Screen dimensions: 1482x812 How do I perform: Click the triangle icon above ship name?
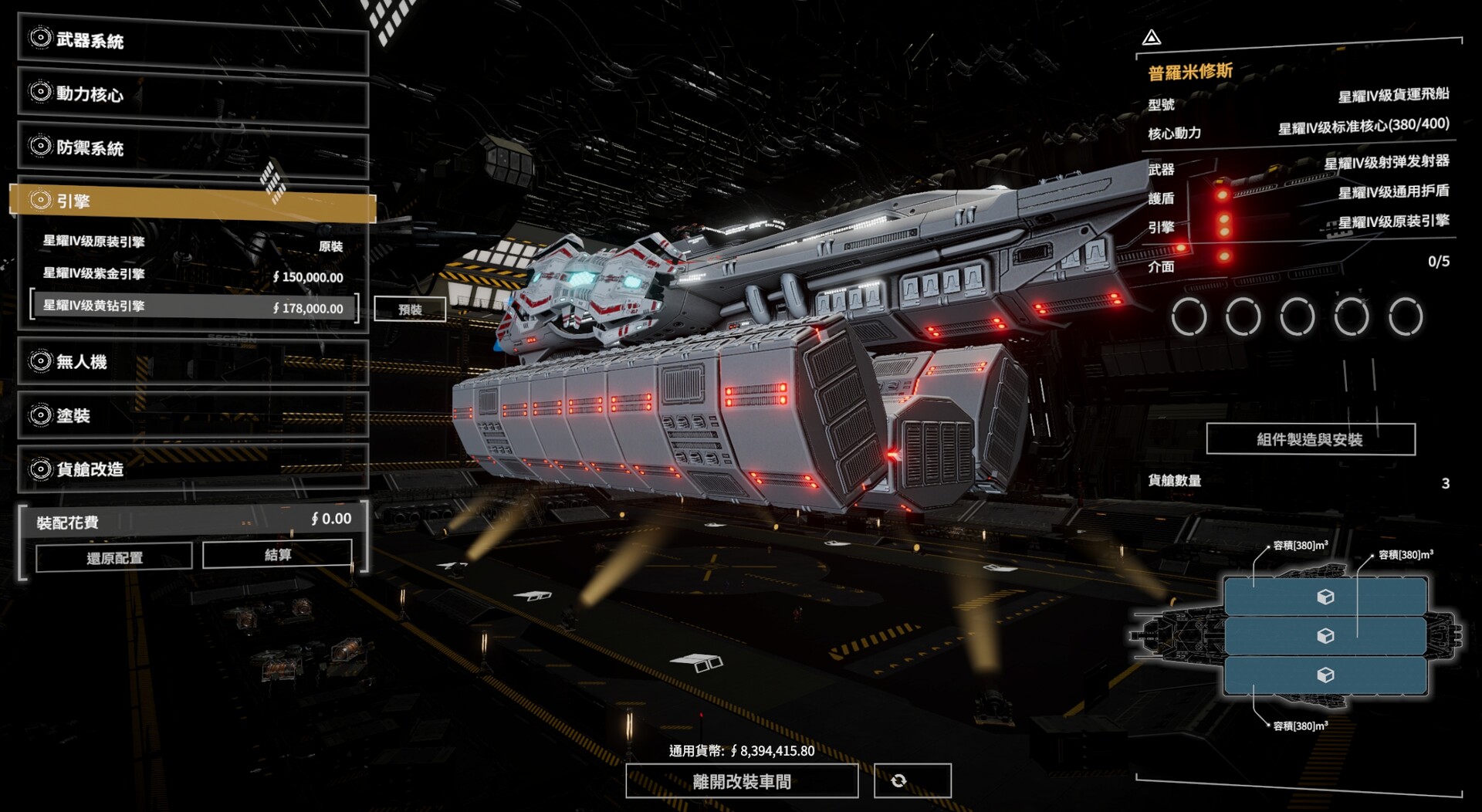(x=1152, y=37)
